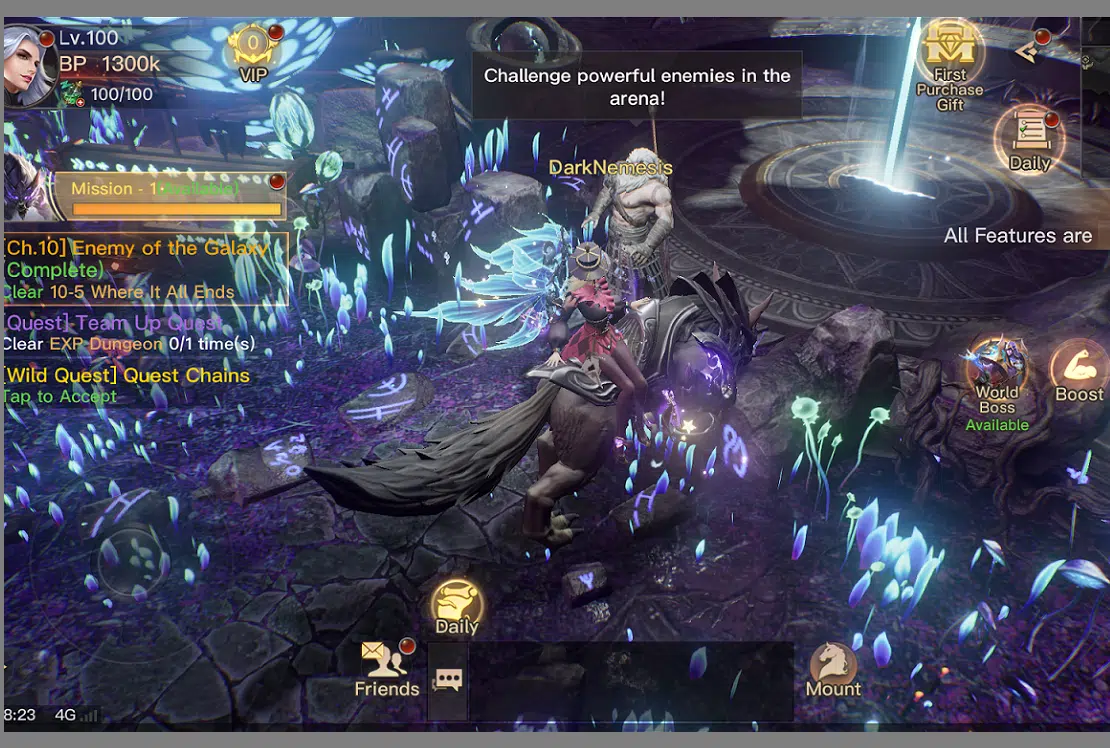Collapse the menu with the arrow icon
1110x748 pixels.
coord(1027,51)
